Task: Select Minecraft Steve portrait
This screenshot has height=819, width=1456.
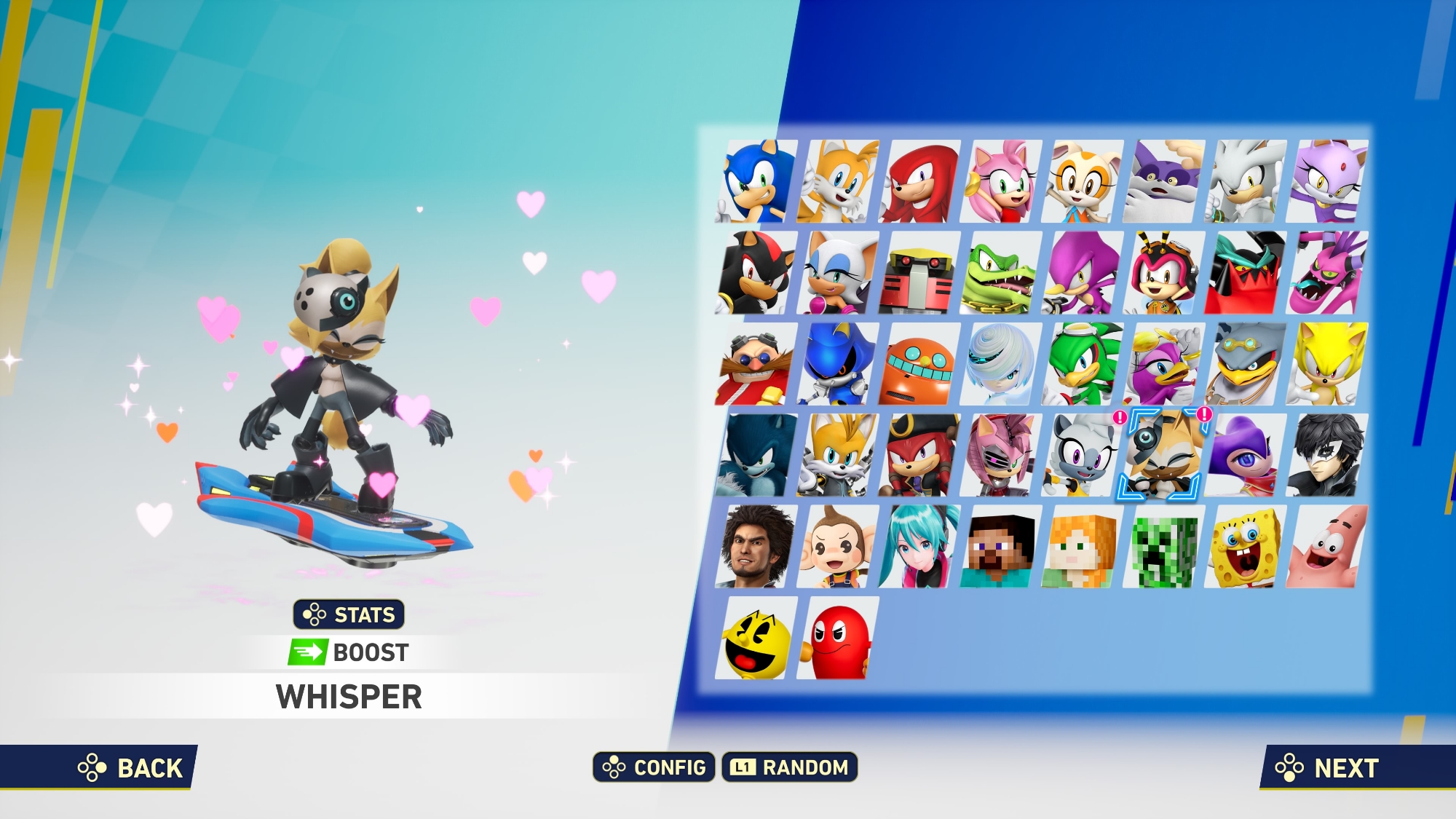Action: tap(1001, 547)
